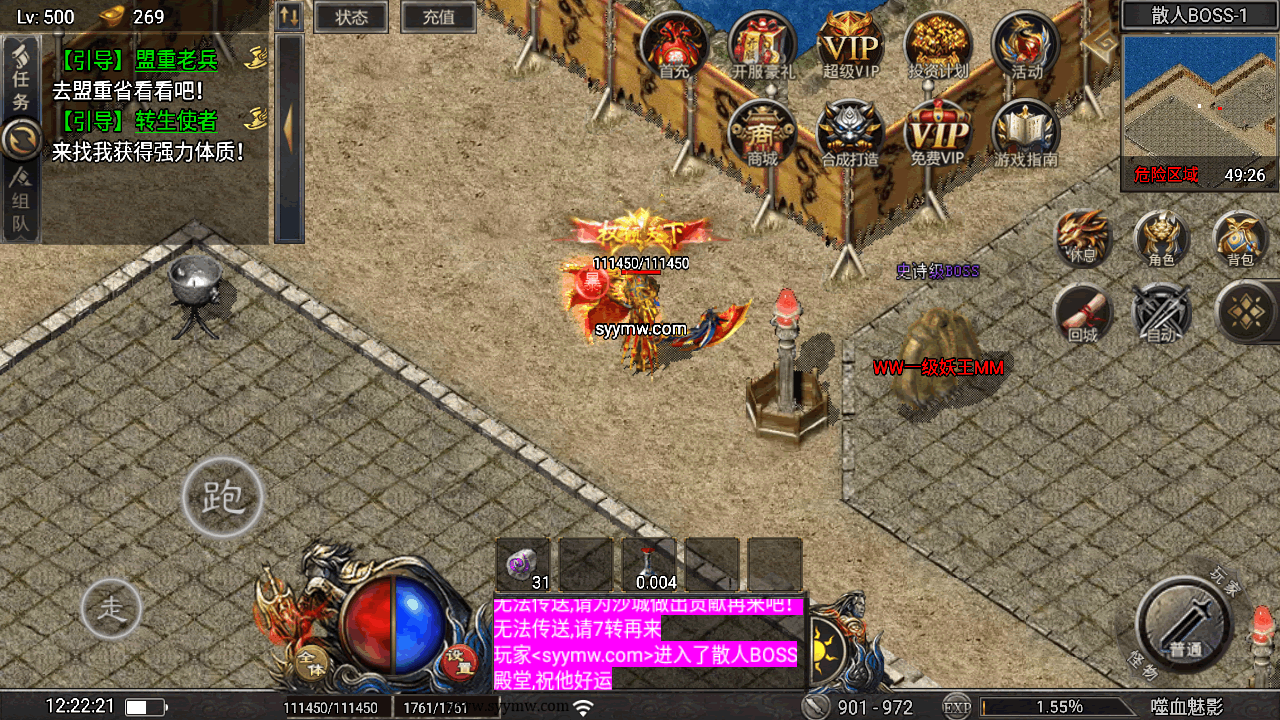Use the potion bottle hotbar slot

point(649,565)
